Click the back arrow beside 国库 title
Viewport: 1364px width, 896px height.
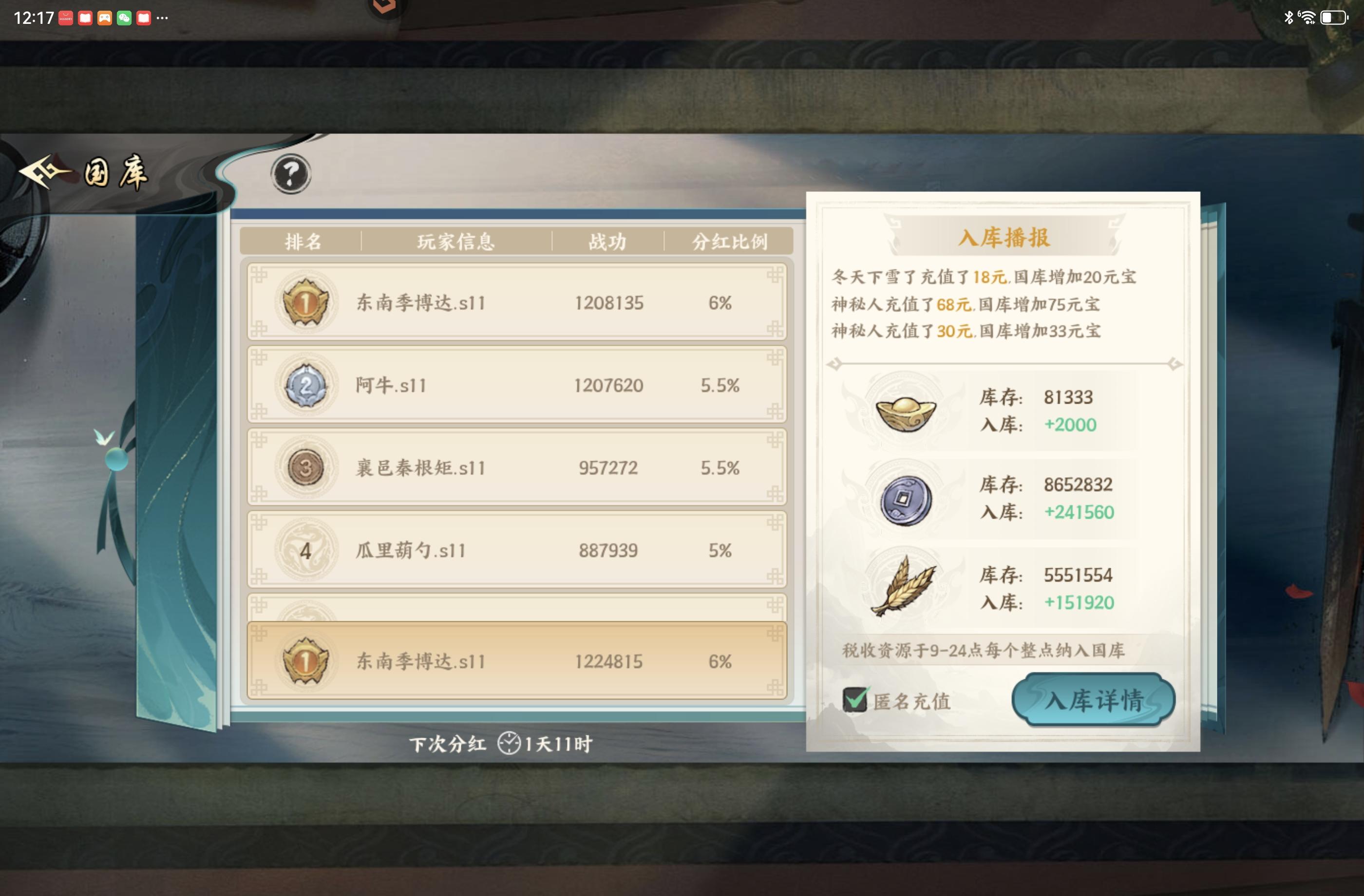40,171
